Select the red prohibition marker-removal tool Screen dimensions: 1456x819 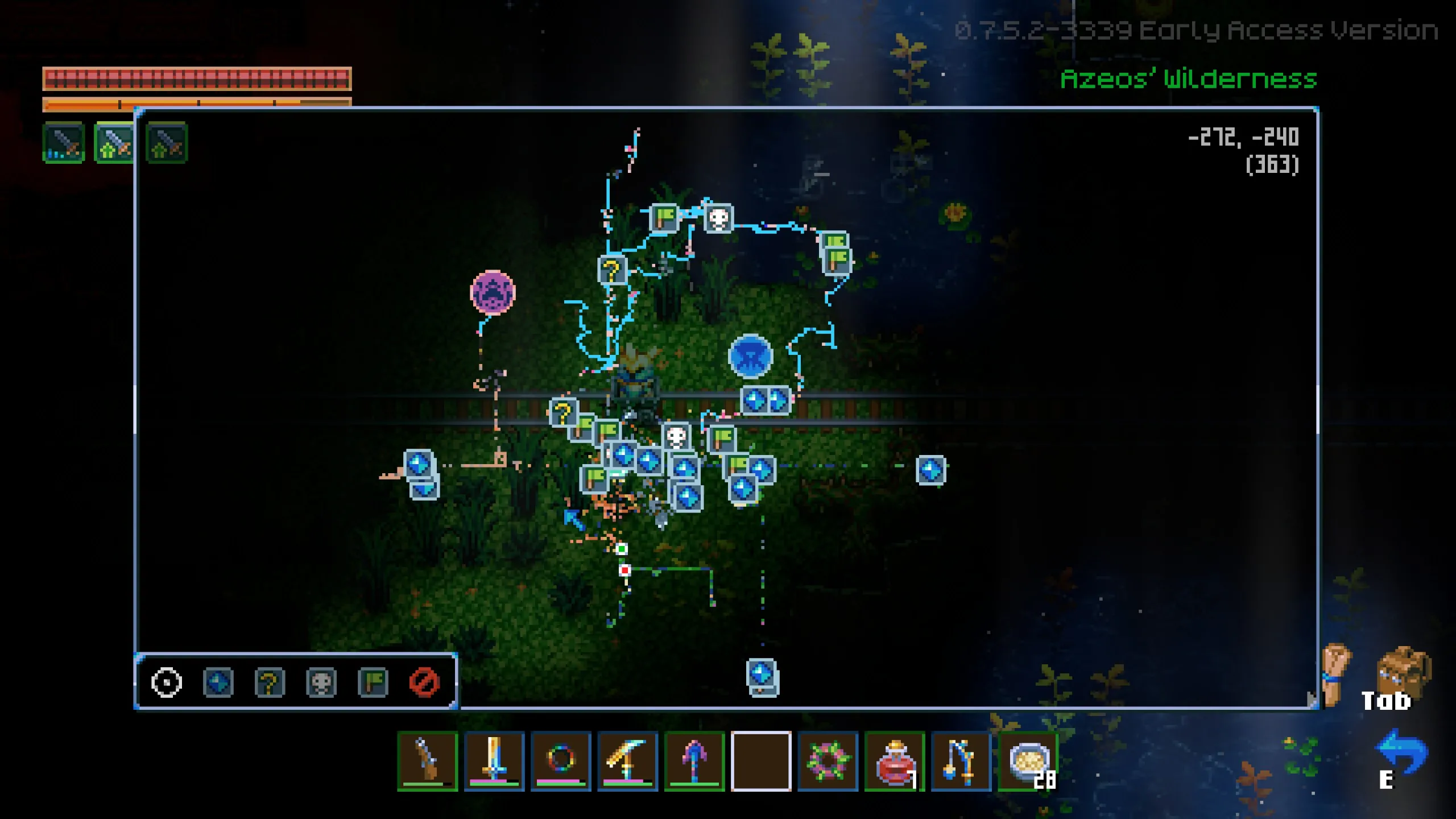click(x=425, y=682)
